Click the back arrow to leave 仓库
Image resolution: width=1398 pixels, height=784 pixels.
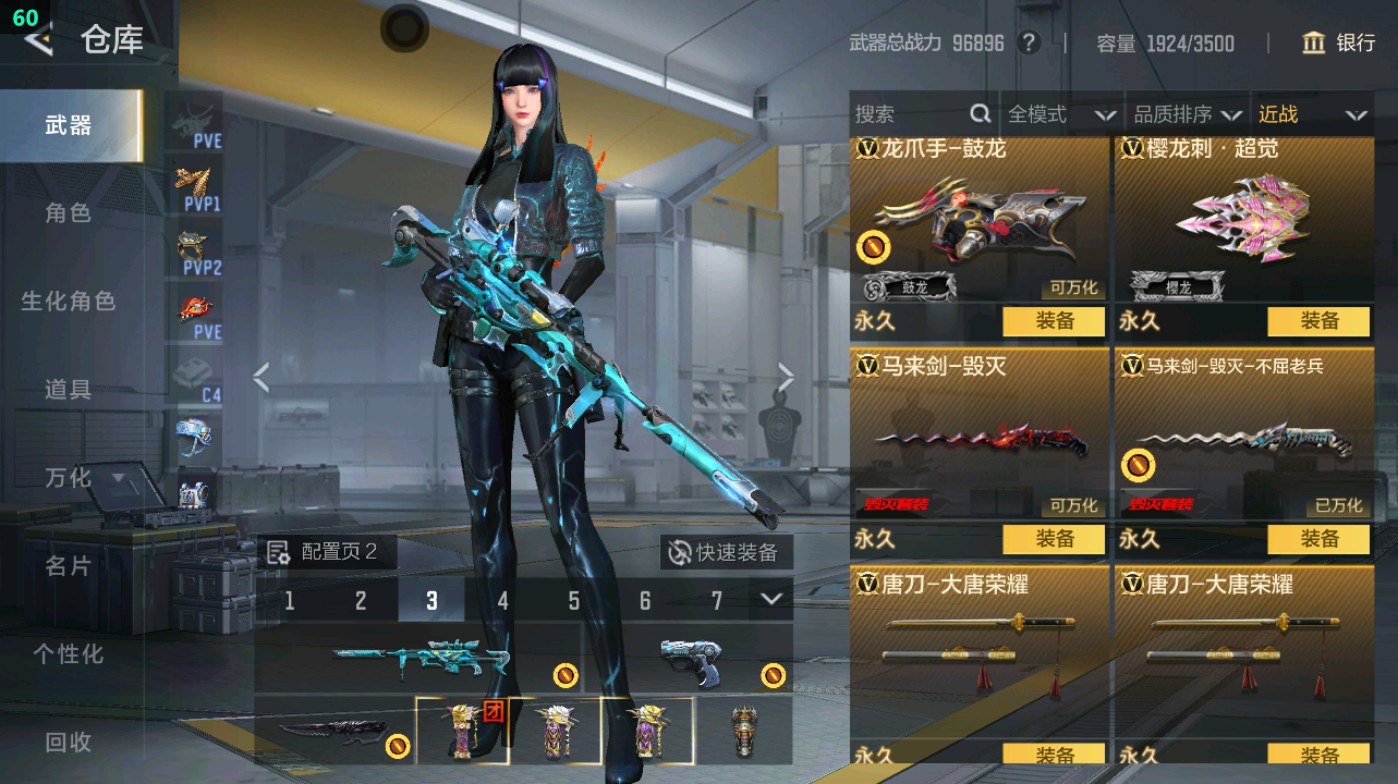[37, 42]
